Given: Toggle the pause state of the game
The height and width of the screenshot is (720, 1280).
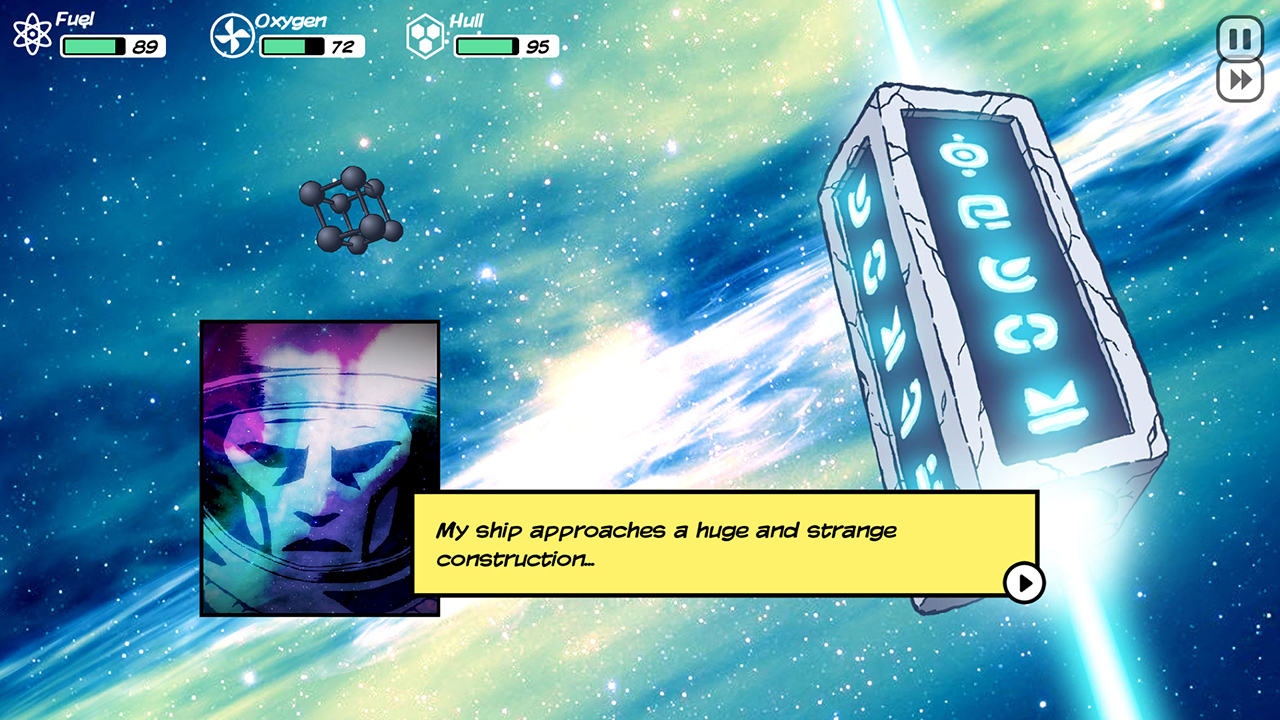Looking at the screenshot, I should [1238, 38].
